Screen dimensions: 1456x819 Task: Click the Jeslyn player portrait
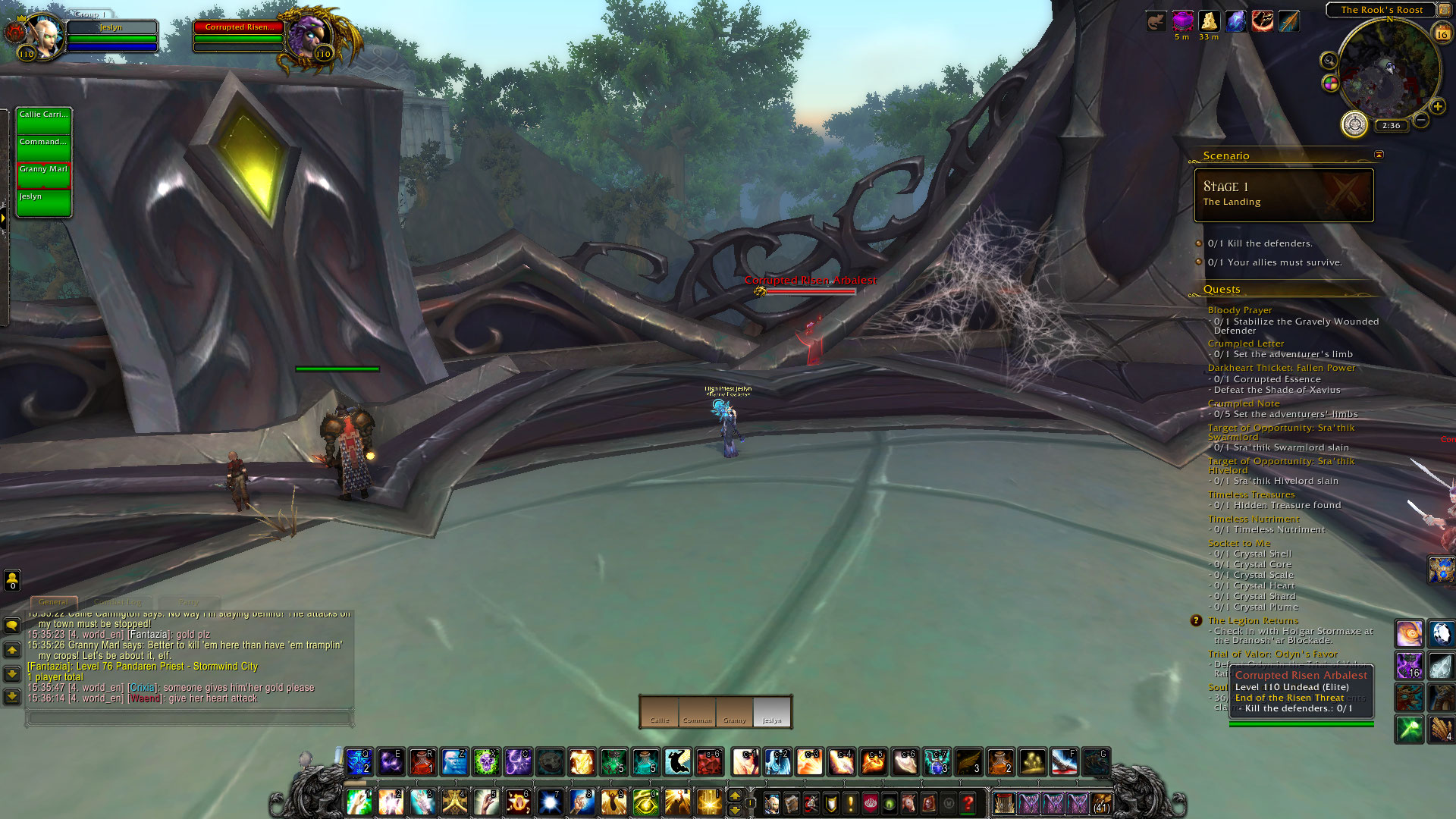(x=44, y=36)
